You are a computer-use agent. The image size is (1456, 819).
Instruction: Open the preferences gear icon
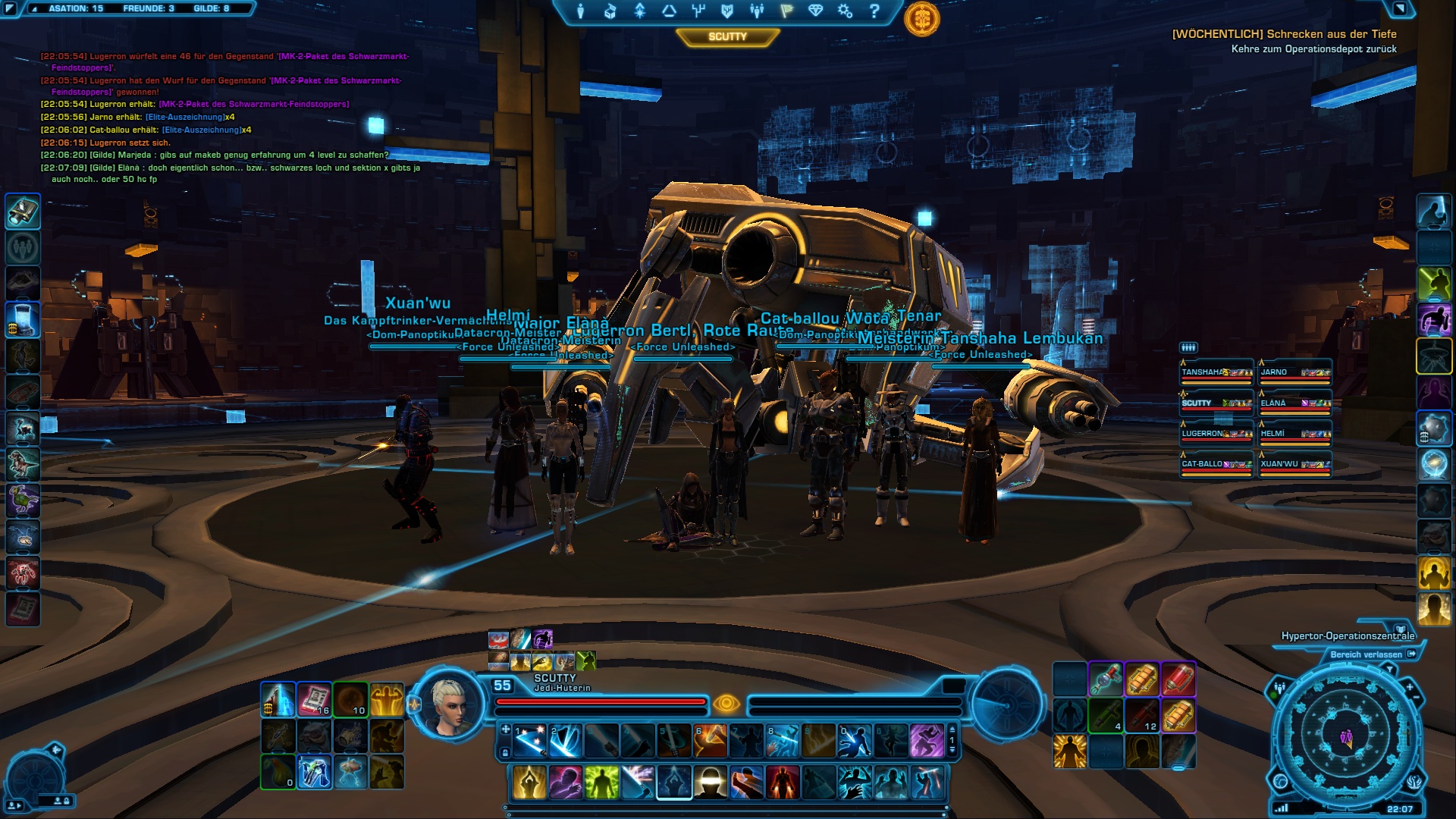[x=845, y=11]
